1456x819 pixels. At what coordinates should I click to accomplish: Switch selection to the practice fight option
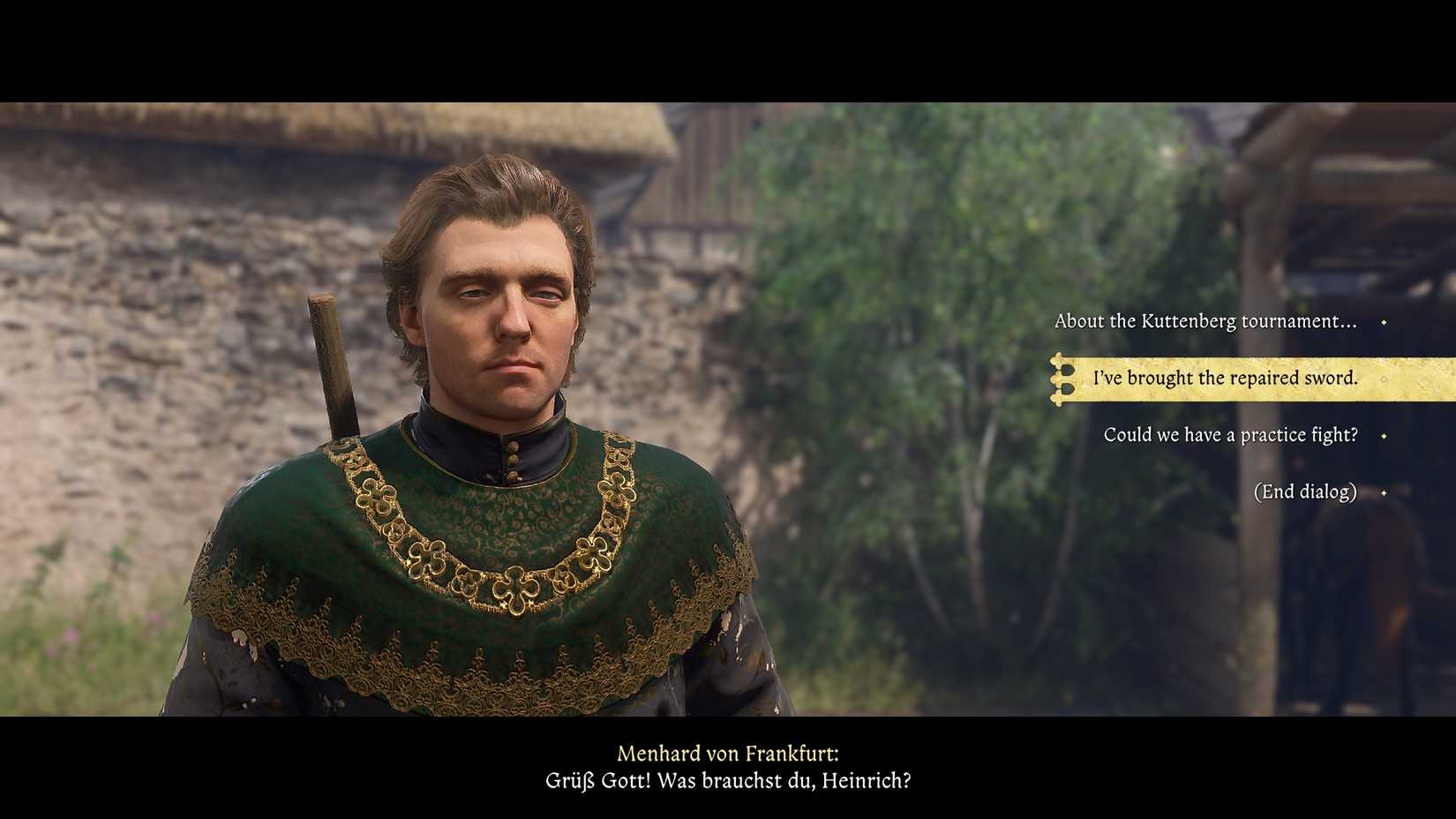(1232, 435)
